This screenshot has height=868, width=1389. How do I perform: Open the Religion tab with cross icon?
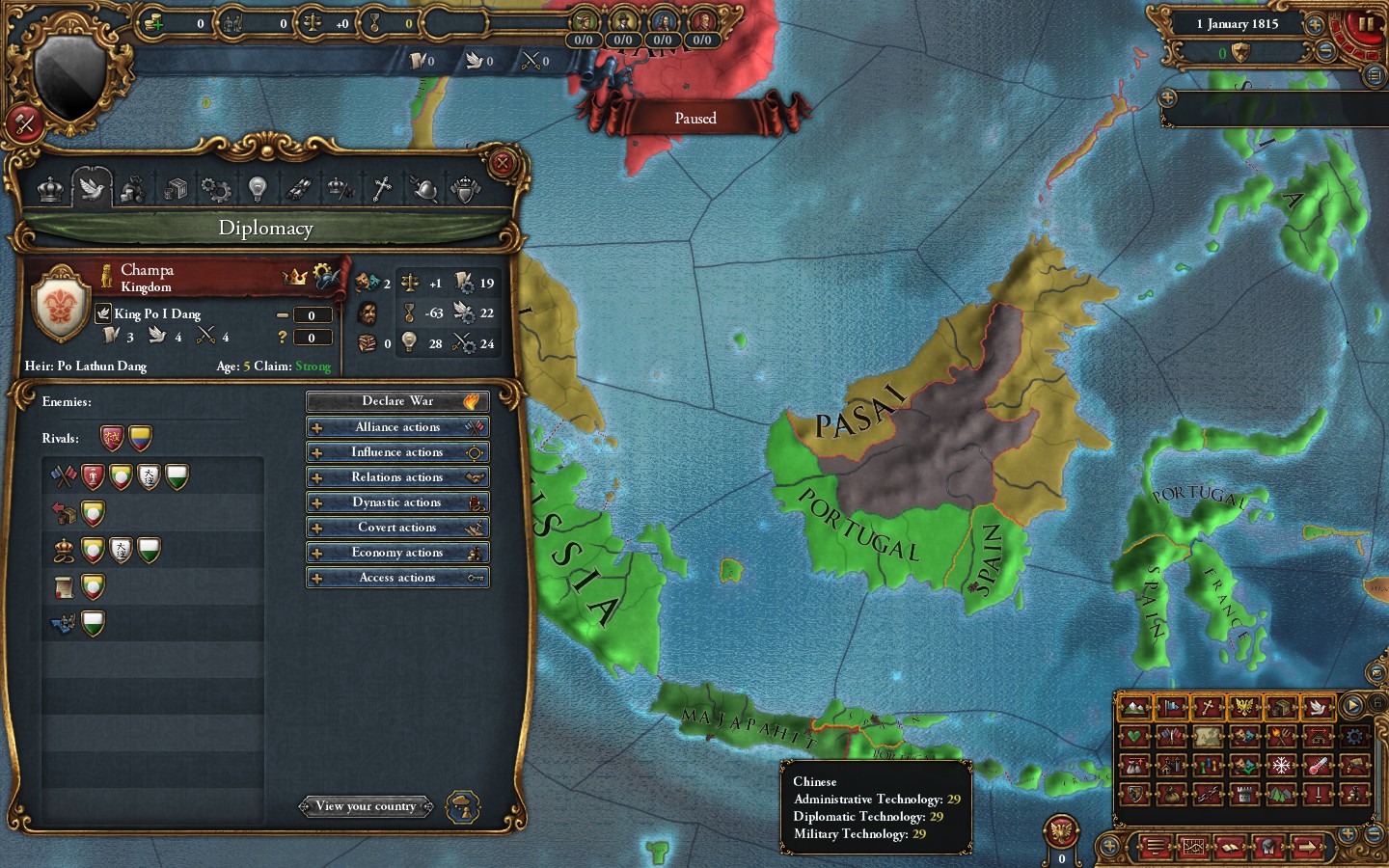pyautogui.click(x=381, y=188)
